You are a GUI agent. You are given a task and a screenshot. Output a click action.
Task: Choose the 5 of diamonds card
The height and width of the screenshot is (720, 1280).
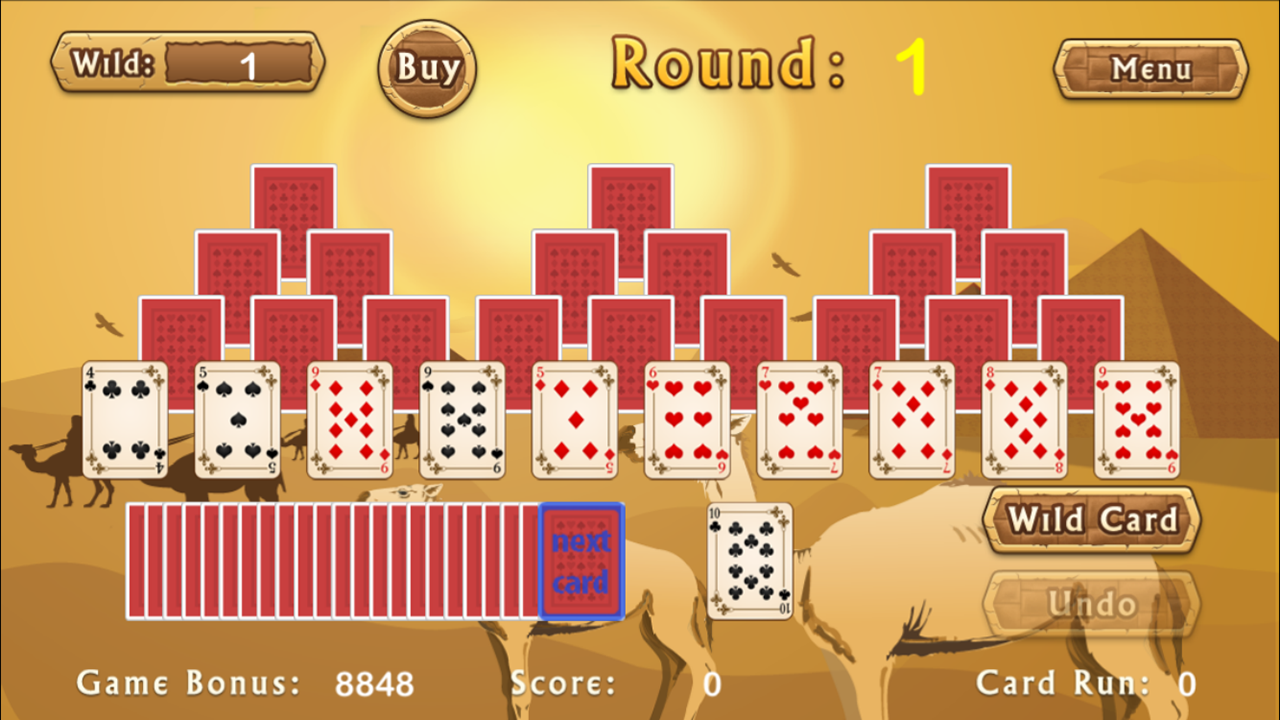[574, 420]
